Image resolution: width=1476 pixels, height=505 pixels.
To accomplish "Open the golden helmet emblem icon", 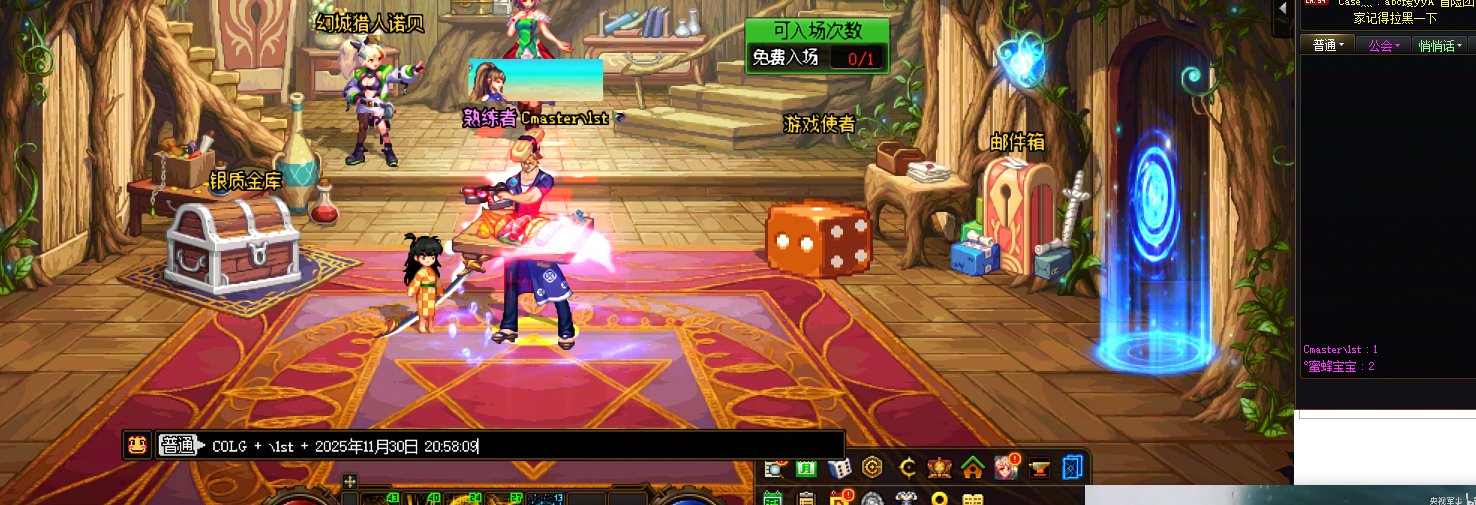I will coord(940,467).
